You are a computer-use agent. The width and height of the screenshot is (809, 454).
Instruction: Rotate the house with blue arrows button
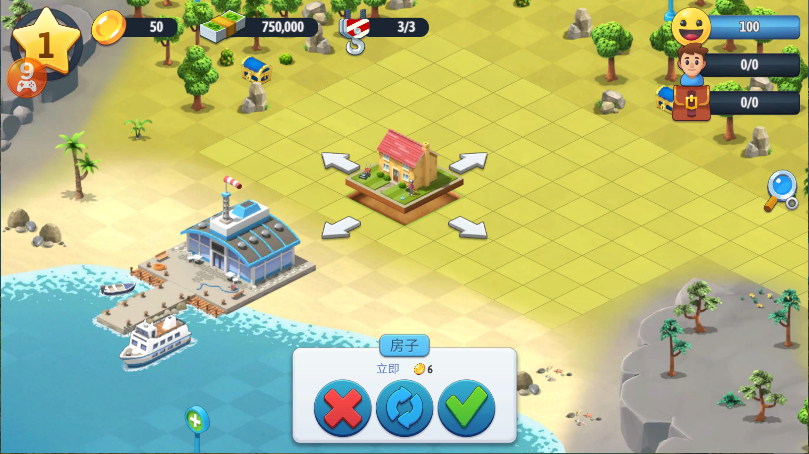click(x=404, y=408)
